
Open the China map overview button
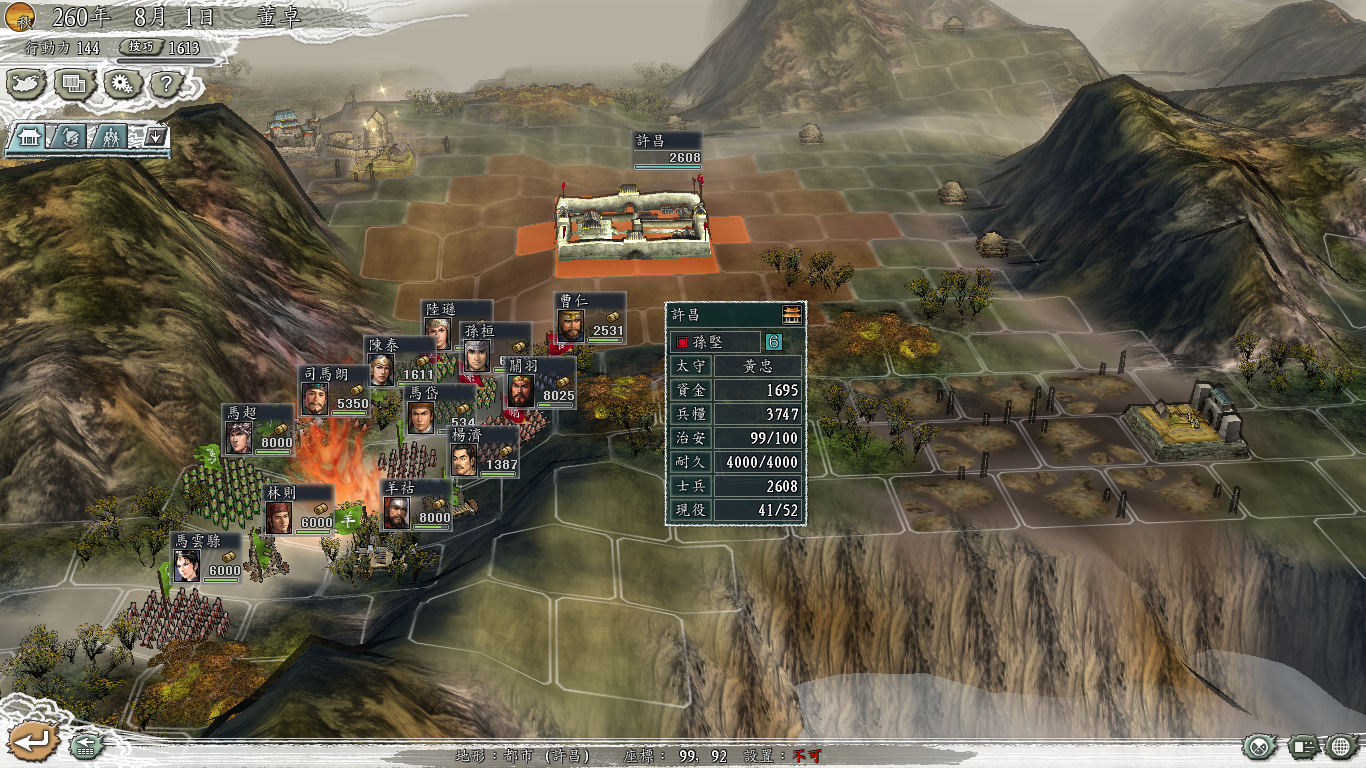tap(27, 84)
